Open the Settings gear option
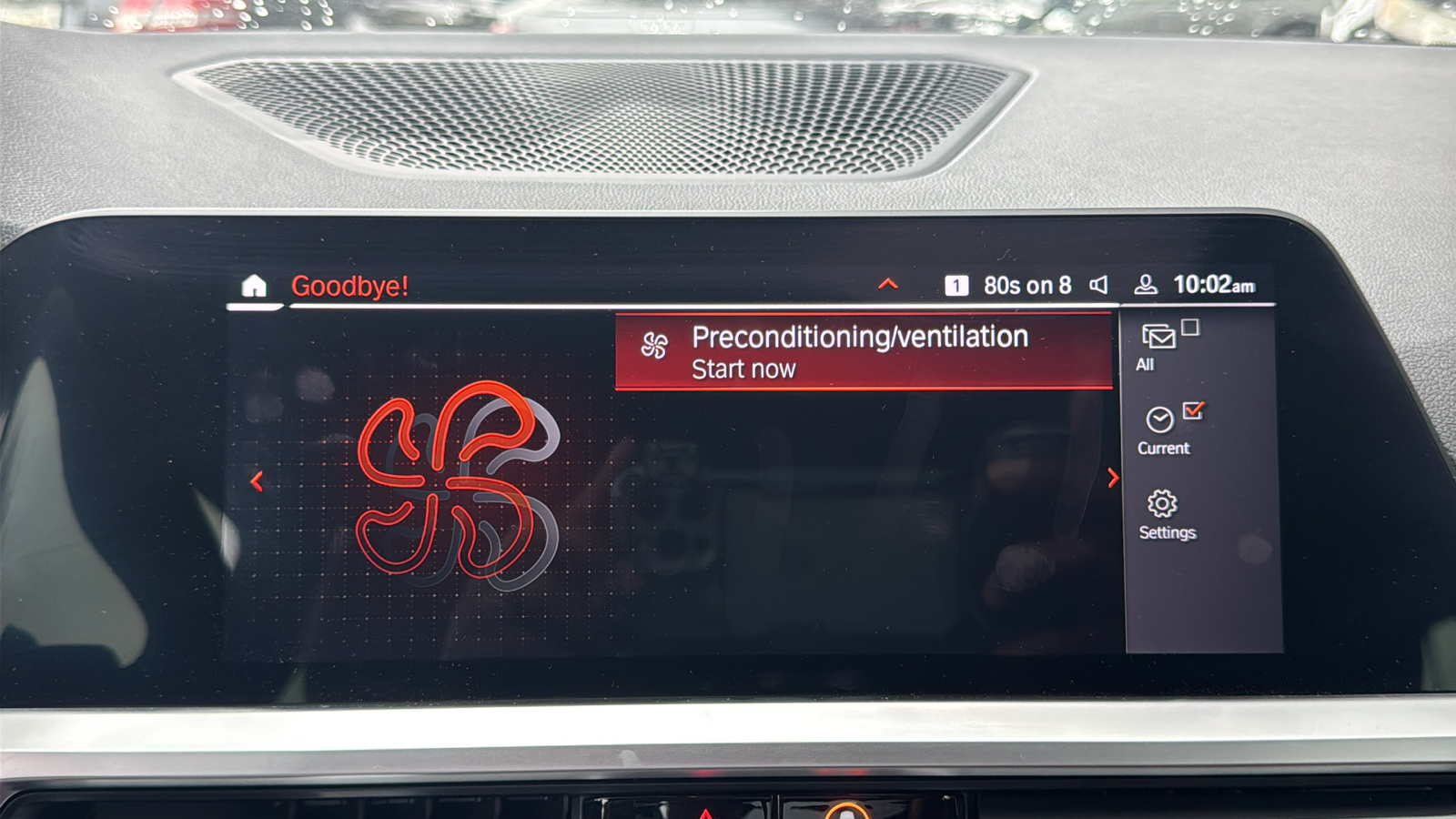1456x819 pixels. (1165, 515)
